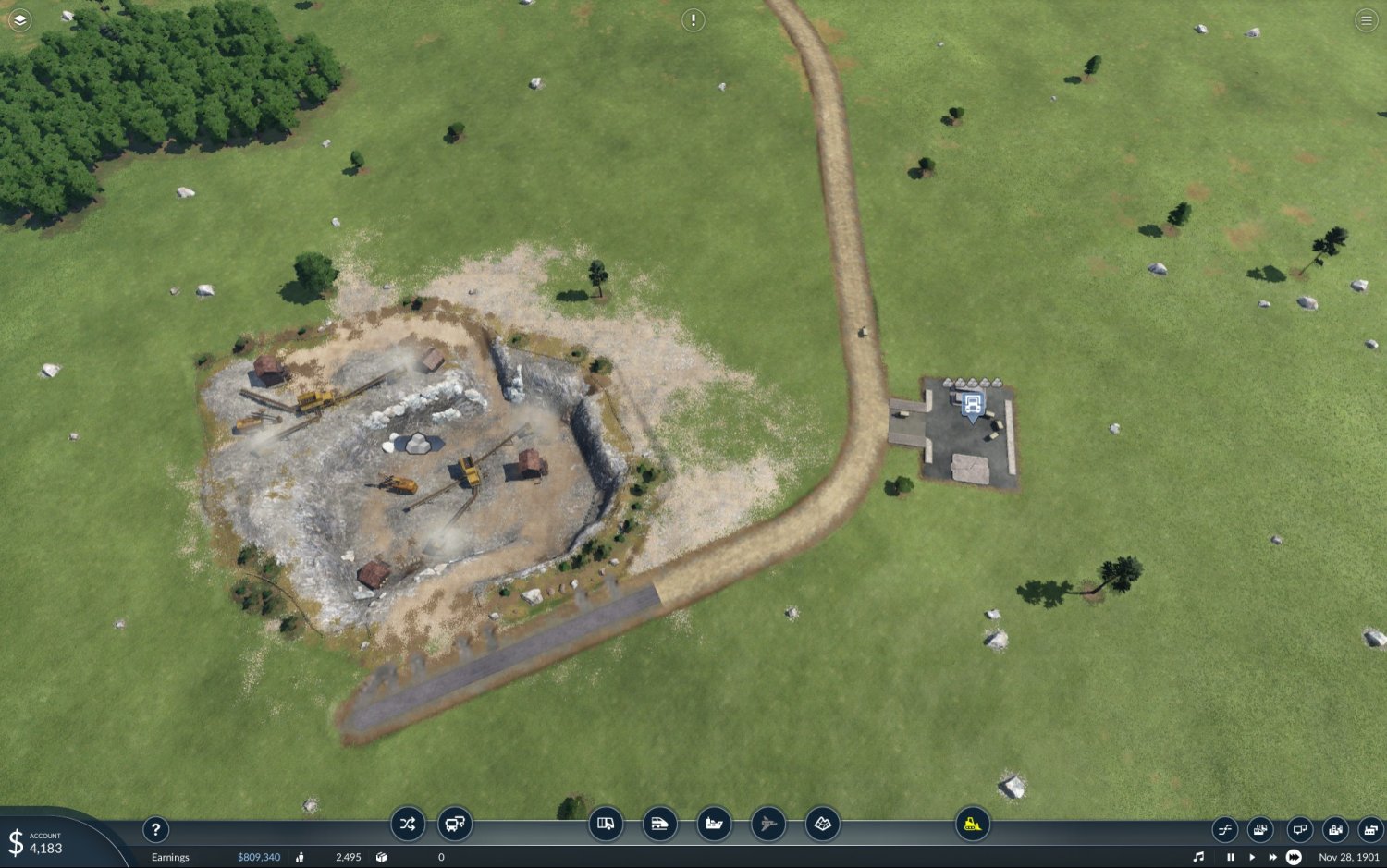Open the ship and harbor construction menu
Viewport: 1387px width, 868px height.
714,824
